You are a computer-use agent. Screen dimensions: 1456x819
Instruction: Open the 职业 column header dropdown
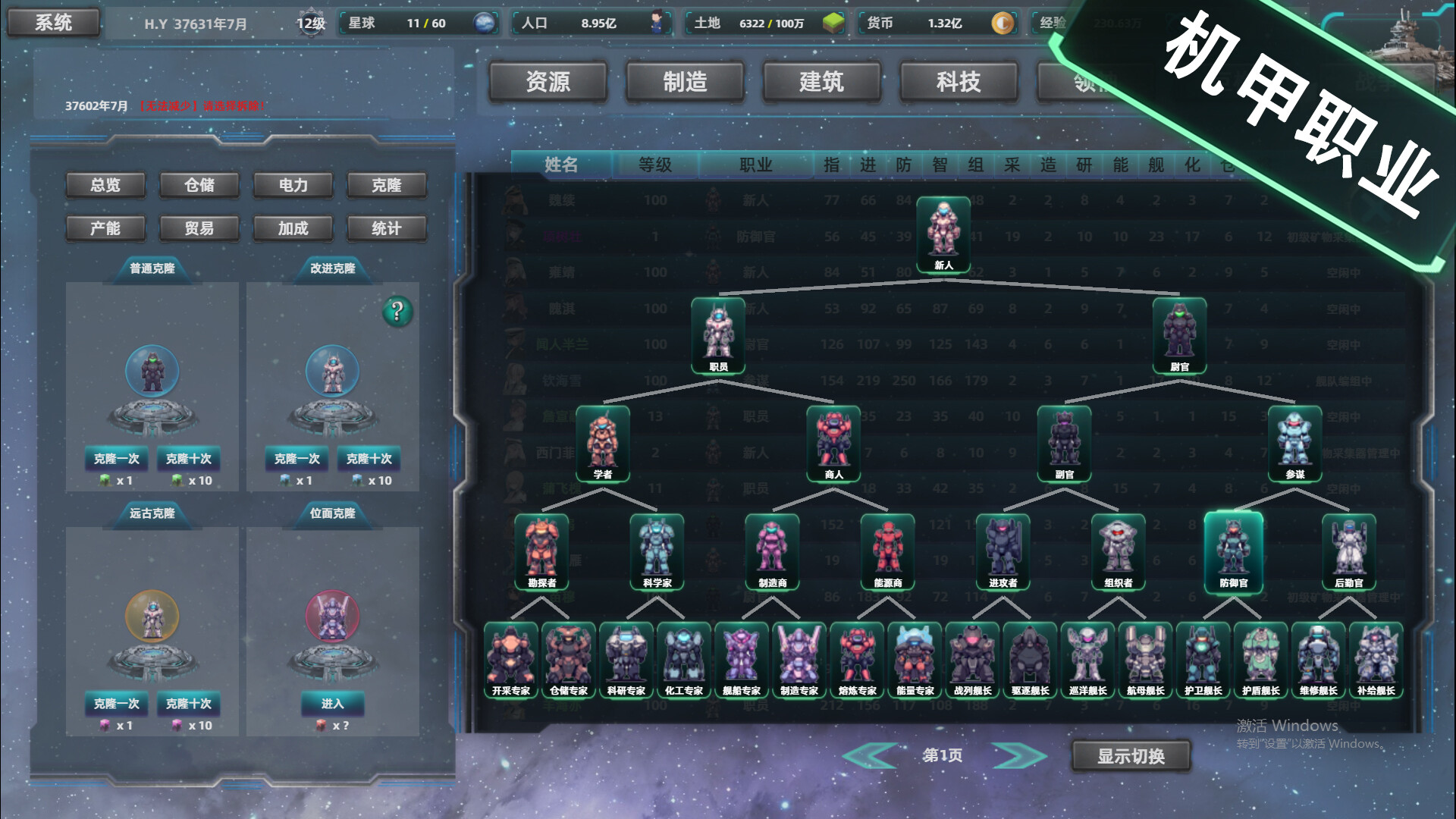[x=755, y=164]
